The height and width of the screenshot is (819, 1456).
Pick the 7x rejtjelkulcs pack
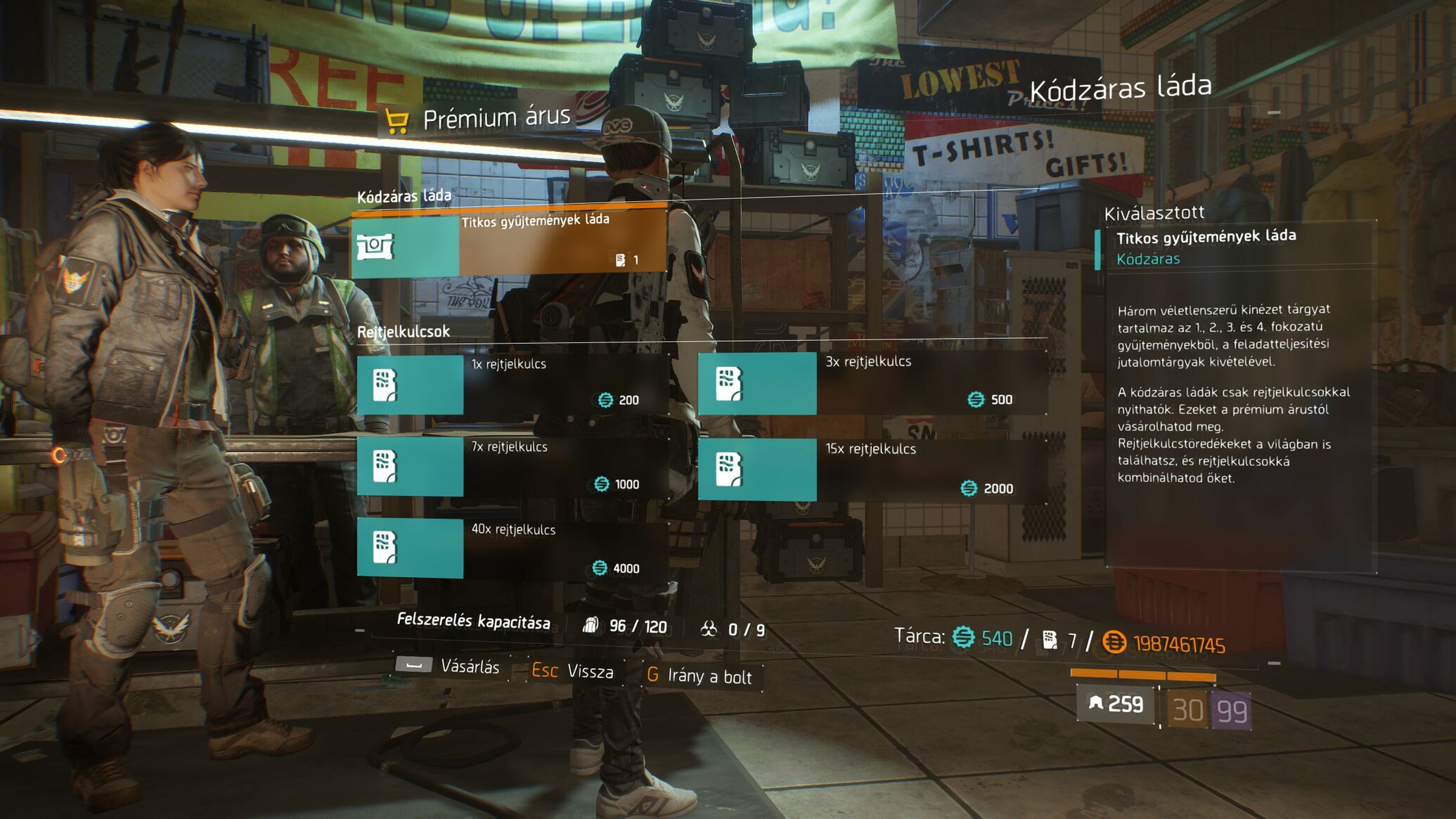tap(513, 467)
